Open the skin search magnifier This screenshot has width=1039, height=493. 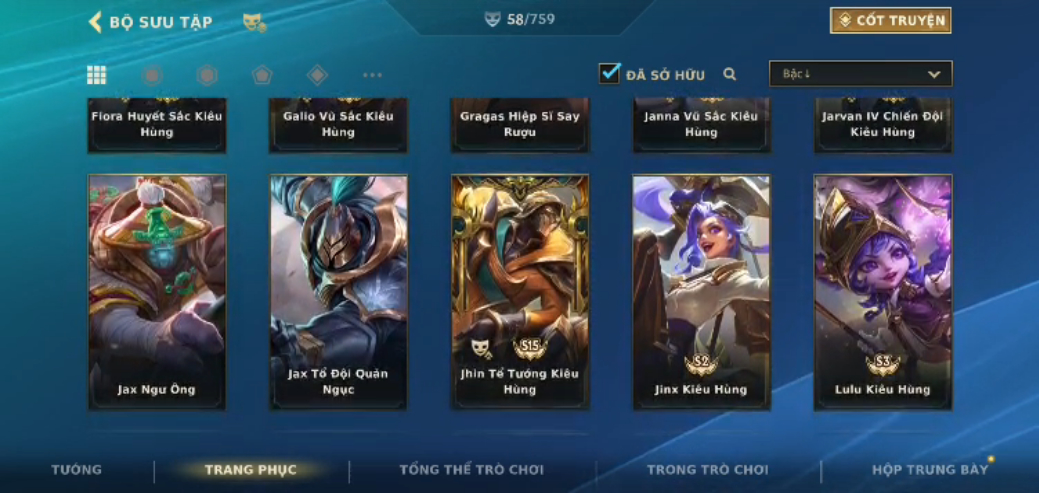coord(730,74)
